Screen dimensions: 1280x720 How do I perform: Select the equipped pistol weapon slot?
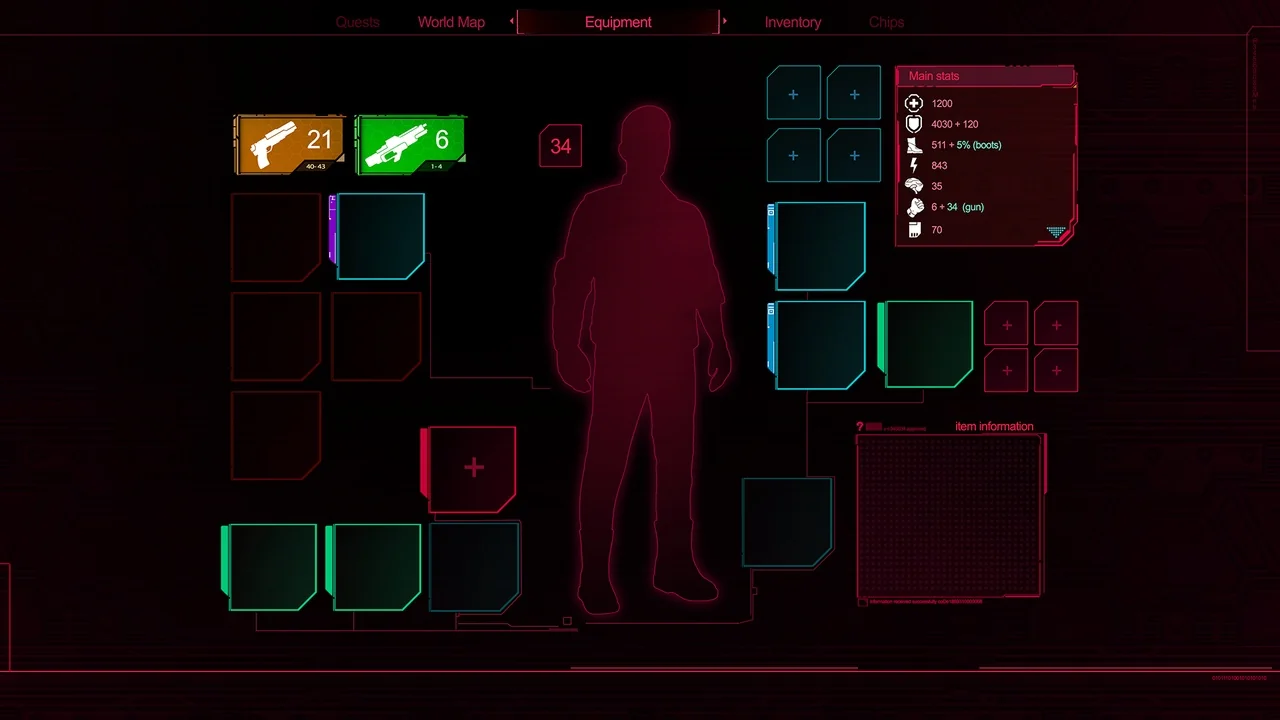click(289, 142)
